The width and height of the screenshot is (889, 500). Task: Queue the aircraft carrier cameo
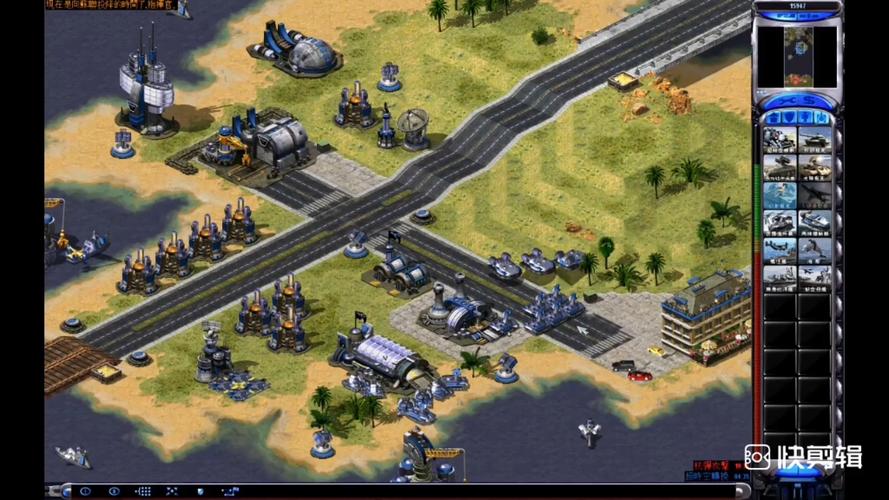[780, 275]
